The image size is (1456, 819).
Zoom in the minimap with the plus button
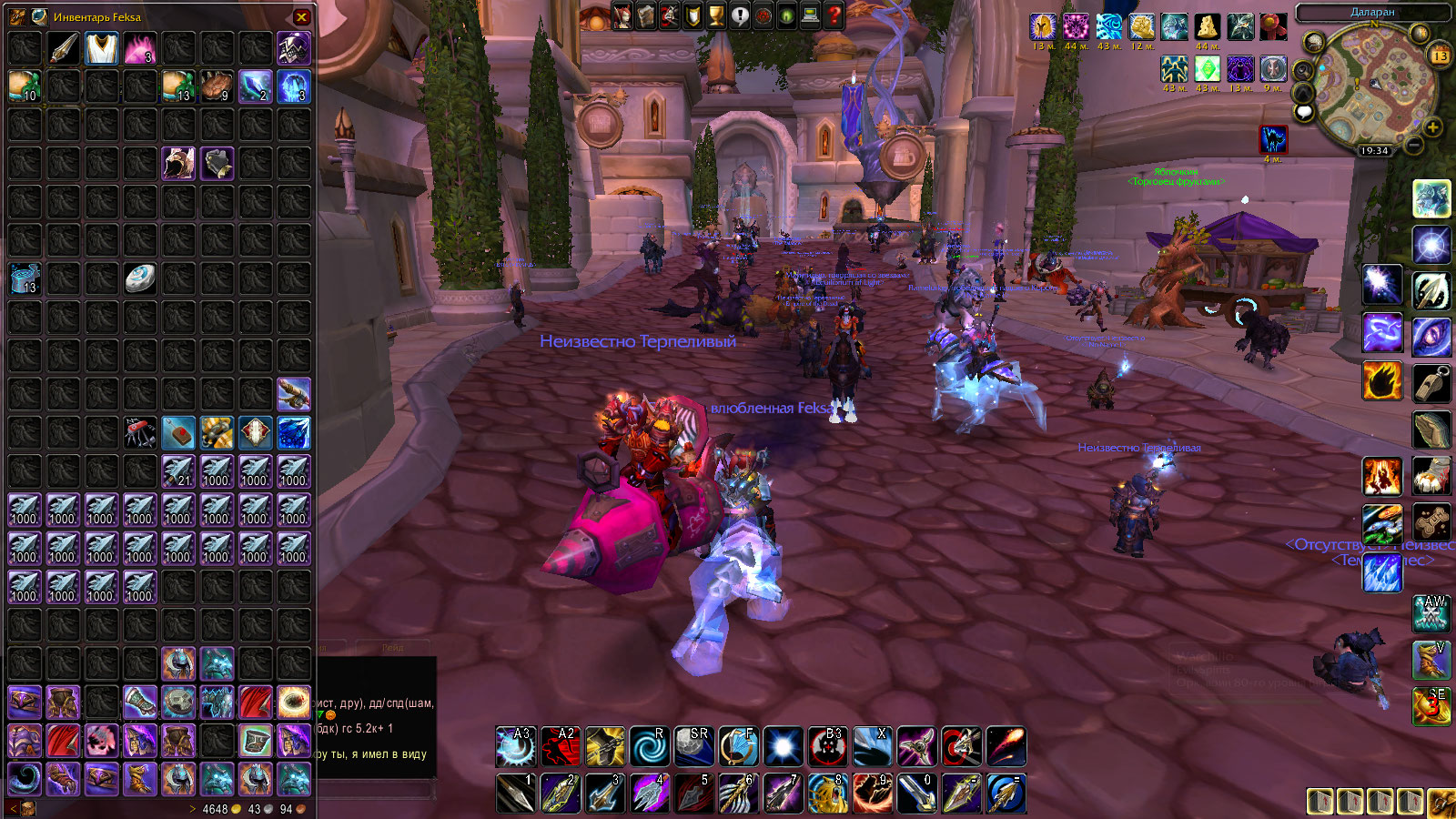1432,126
